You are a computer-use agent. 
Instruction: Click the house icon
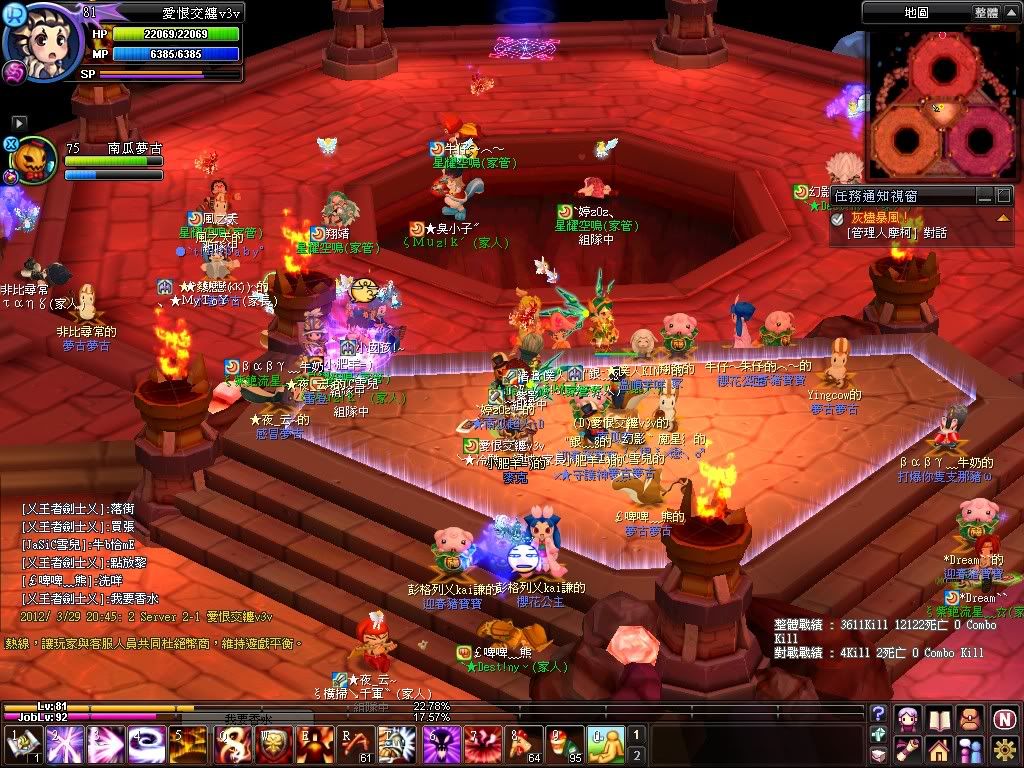tap(939, 749)
